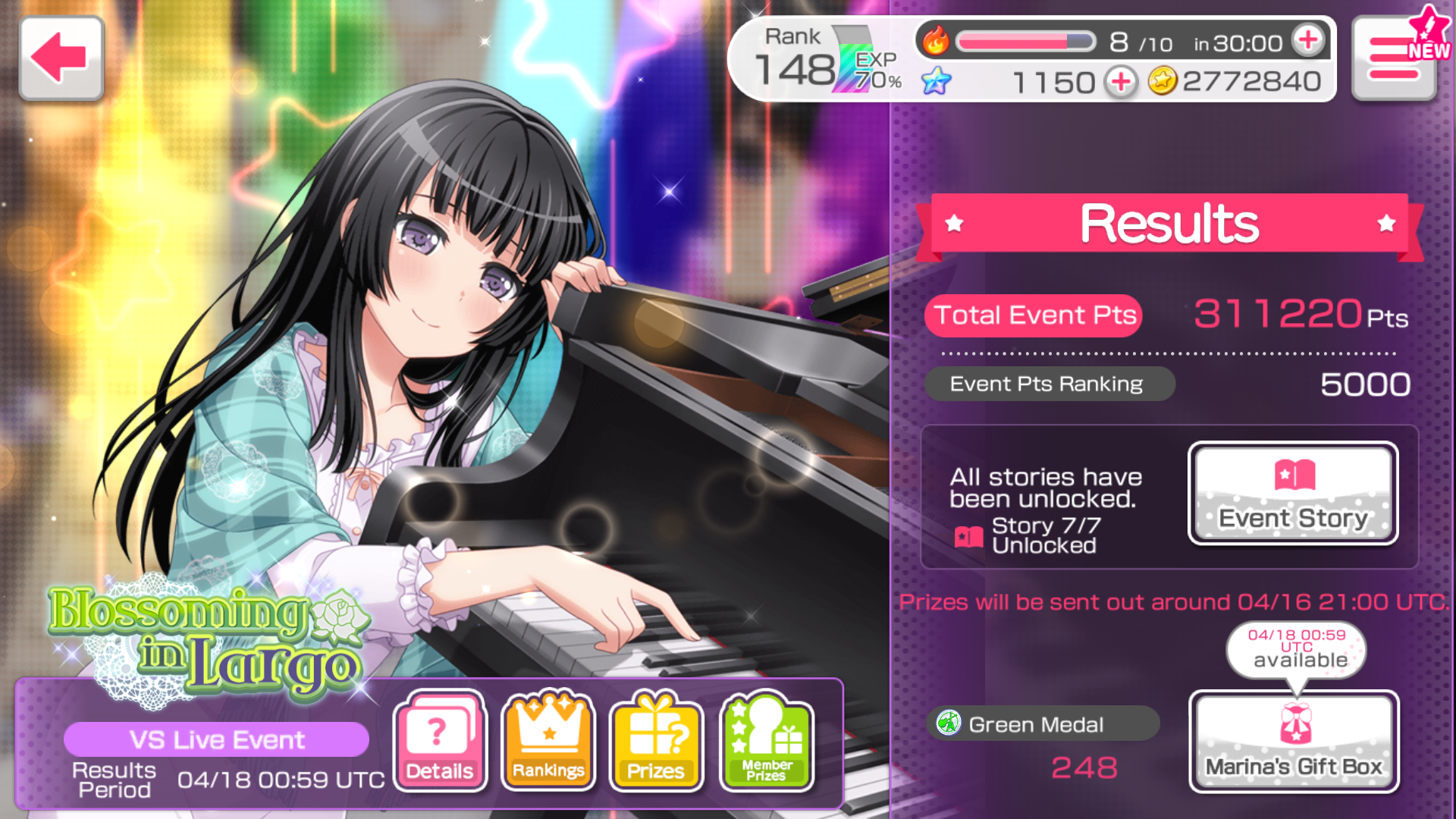Open the Member Prizes list
The width and height of the screenshot is (1456, 819).
coord(767,741)
